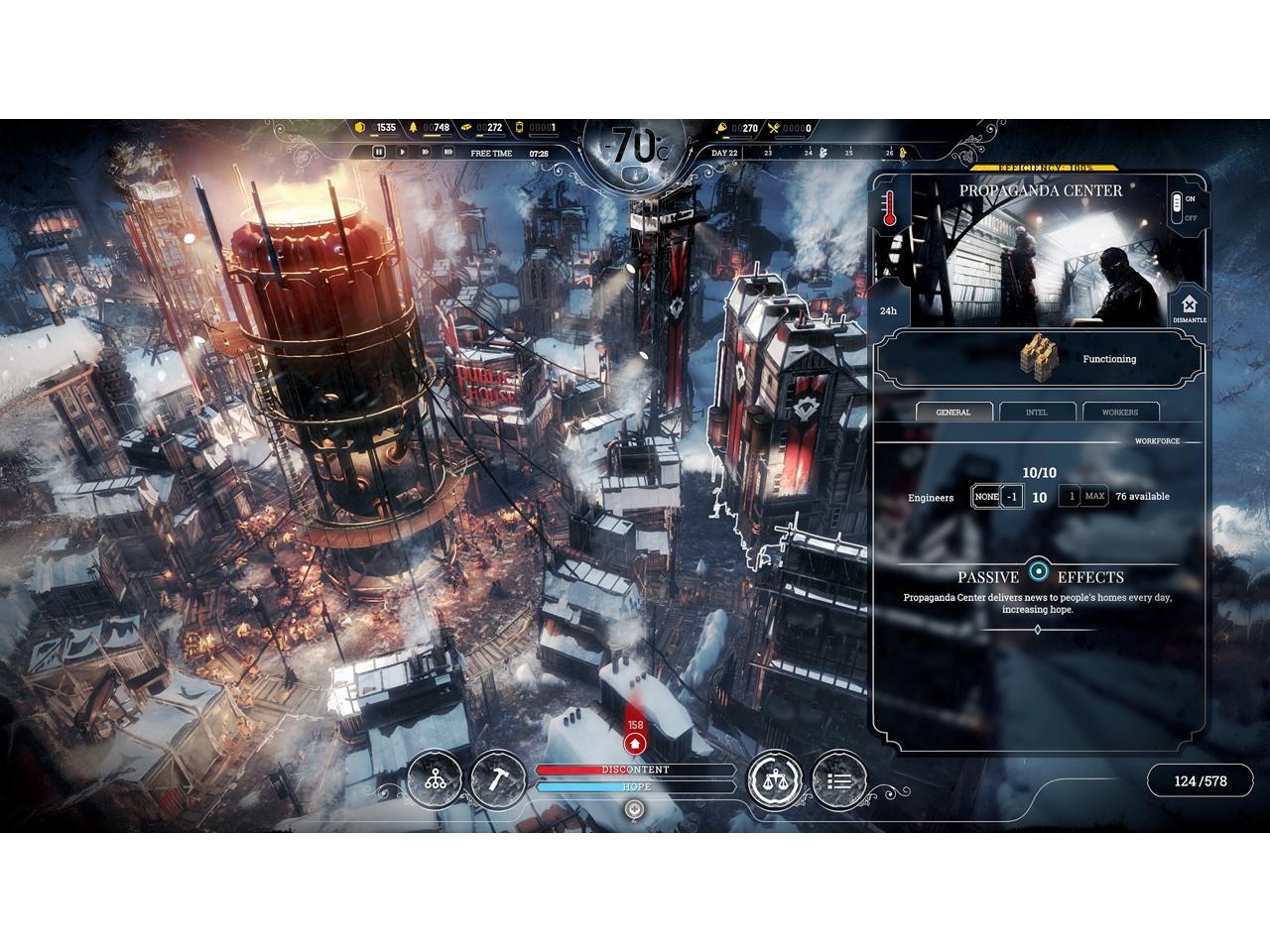This screenshot has height=952, width=1270.
Task: Select the General tab
Action: coord(952,412)
